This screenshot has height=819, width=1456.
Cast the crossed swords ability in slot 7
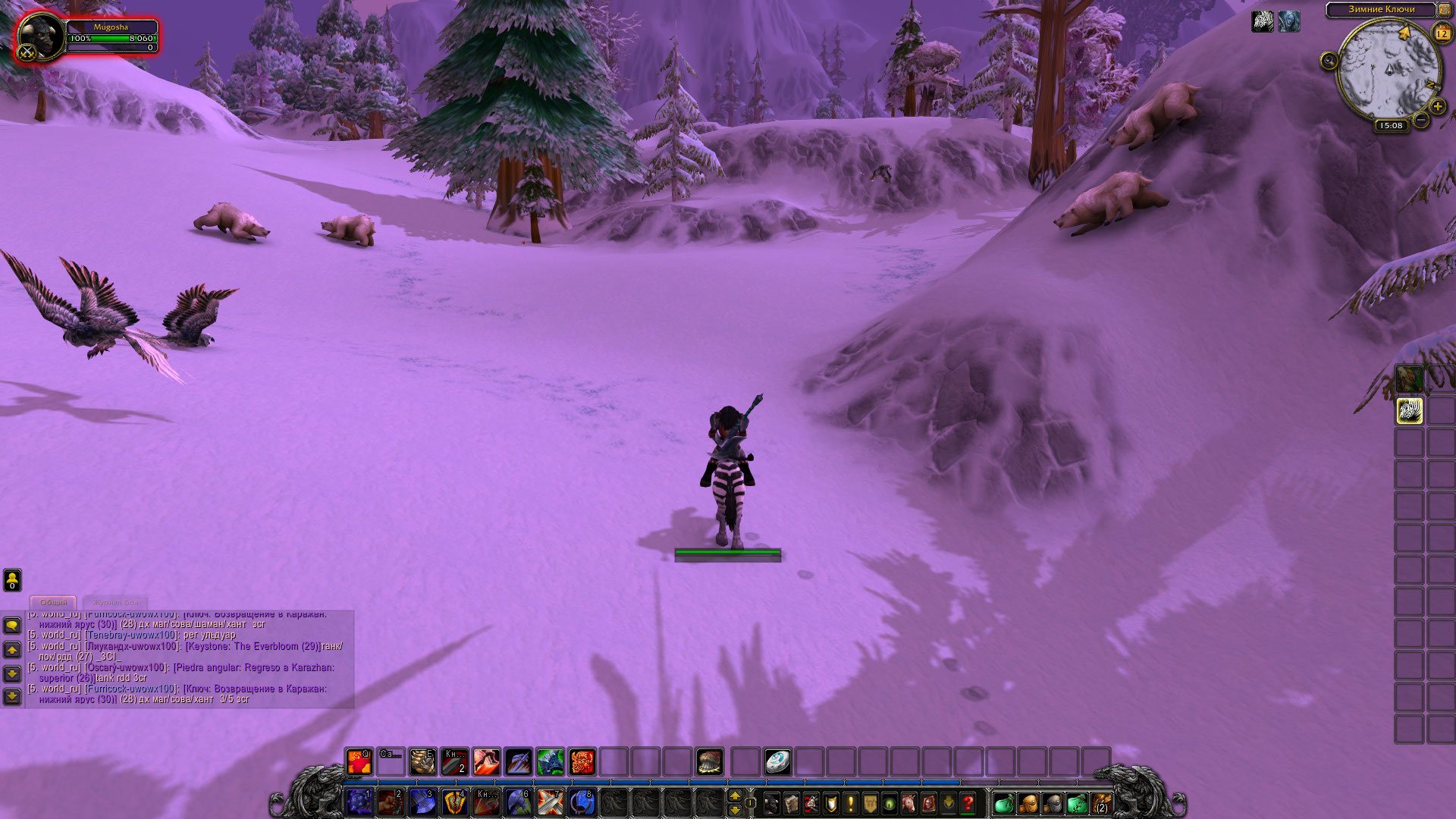pyautogui.click(x=550, y=802)
